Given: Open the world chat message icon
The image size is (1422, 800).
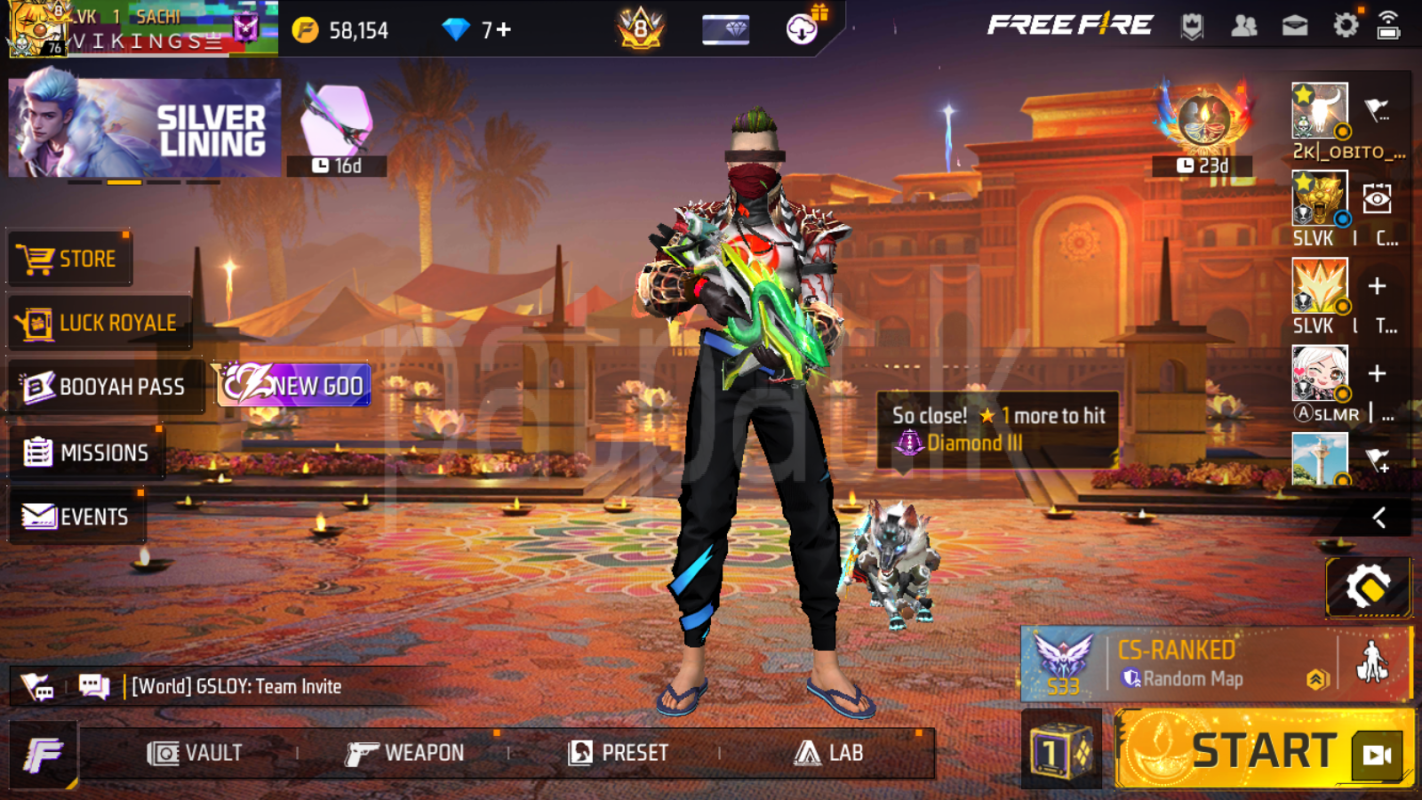Looking at the screenshot, I should [93, 686].
